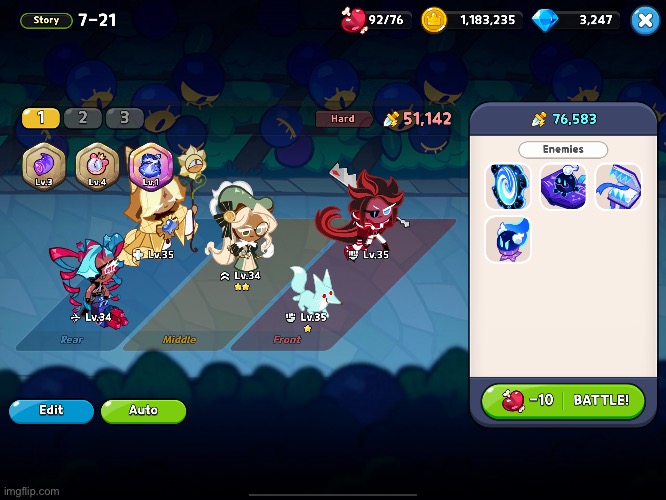View the dark blob on purple book enemy

[564, 186]
